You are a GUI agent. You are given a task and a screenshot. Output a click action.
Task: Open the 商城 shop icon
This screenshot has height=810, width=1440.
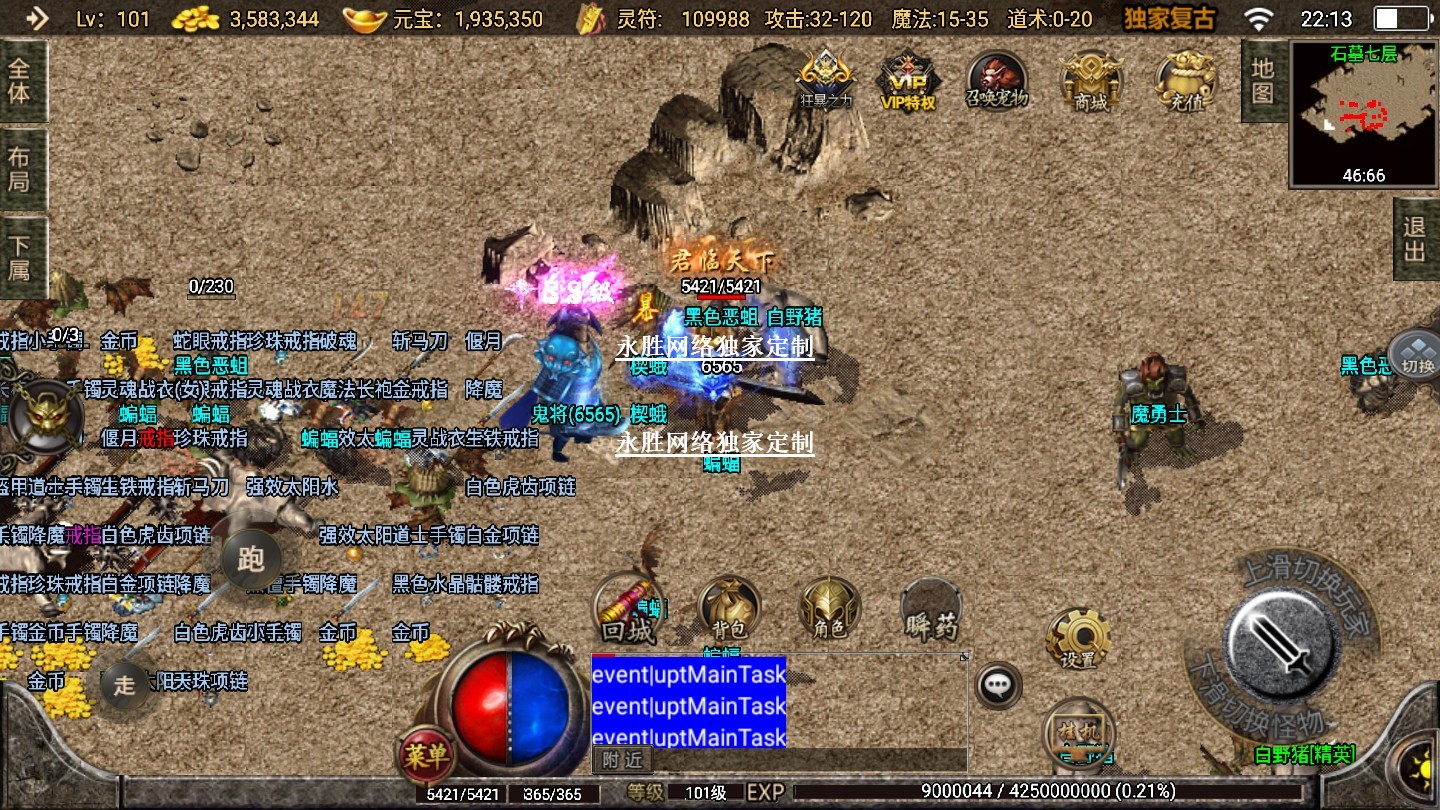tap(1091, 80)
